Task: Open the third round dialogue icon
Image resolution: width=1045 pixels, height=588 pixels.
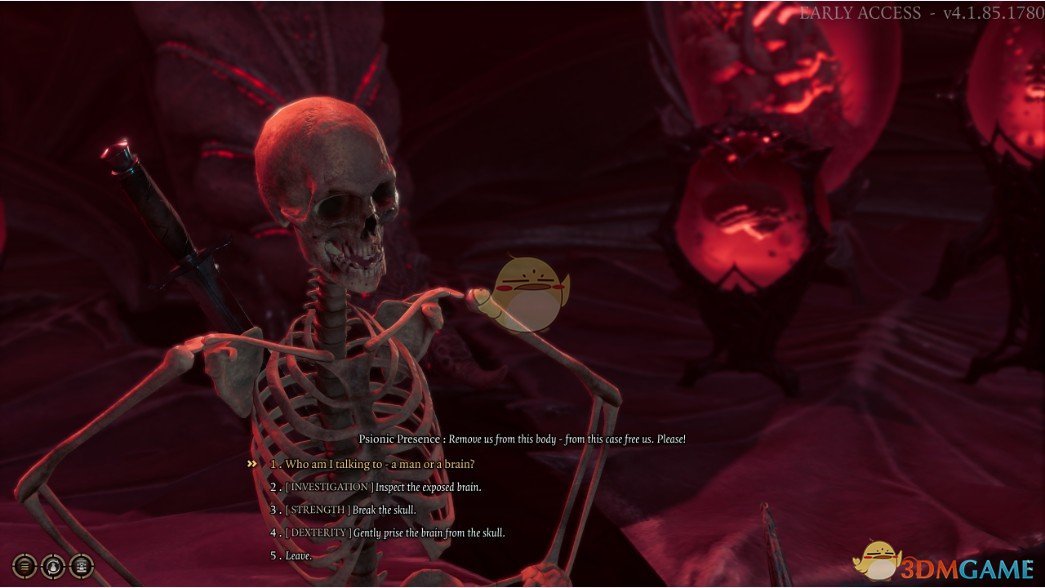Action: pyautogui.click(x=81, y=564)
